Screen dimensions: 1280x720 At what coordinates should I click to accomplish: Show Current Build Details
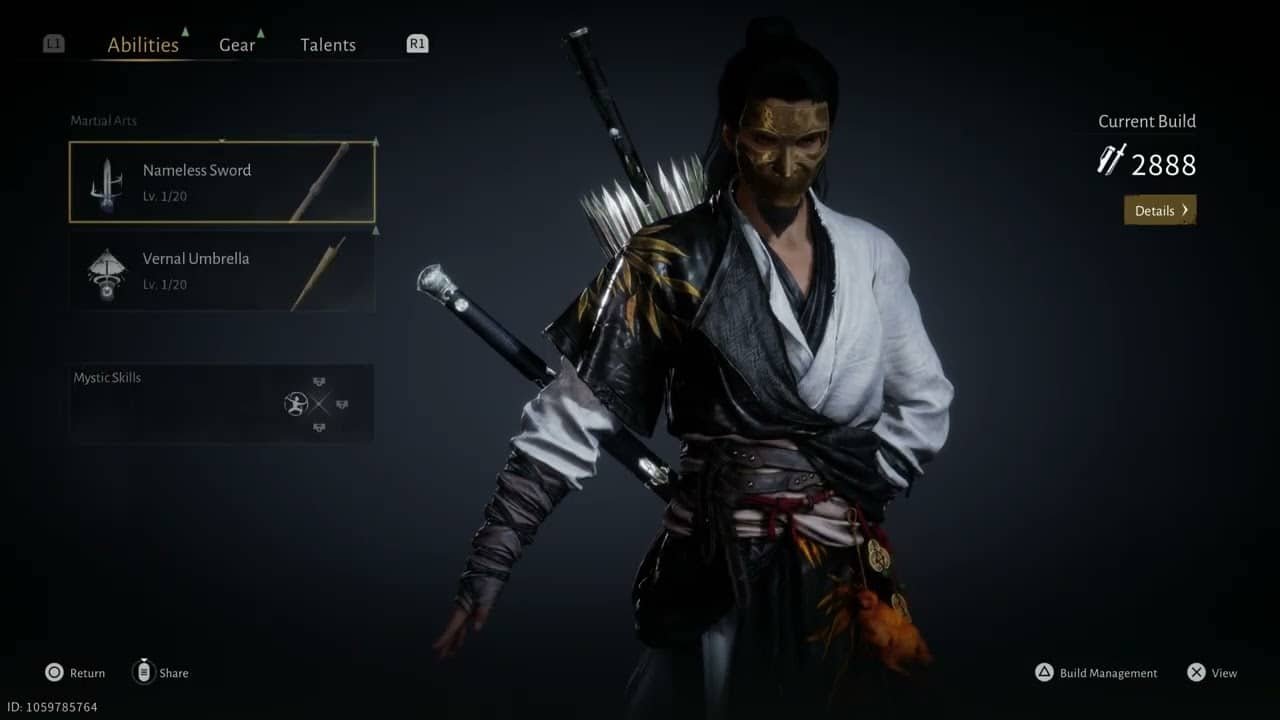click(1160, 210)
